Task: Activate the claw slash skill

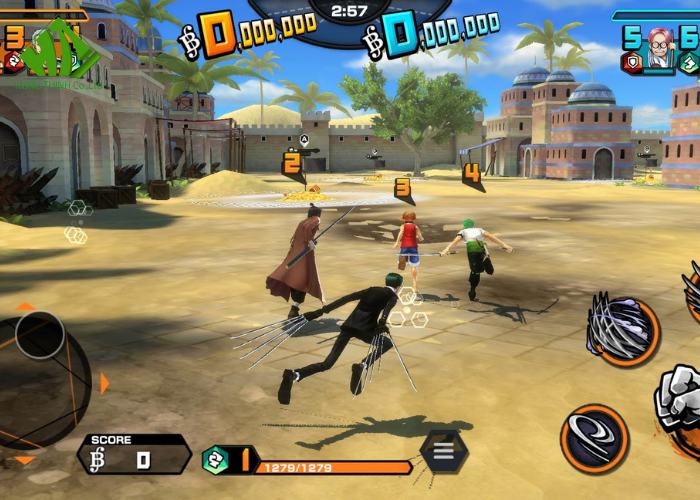Action: tap(623, 330)
